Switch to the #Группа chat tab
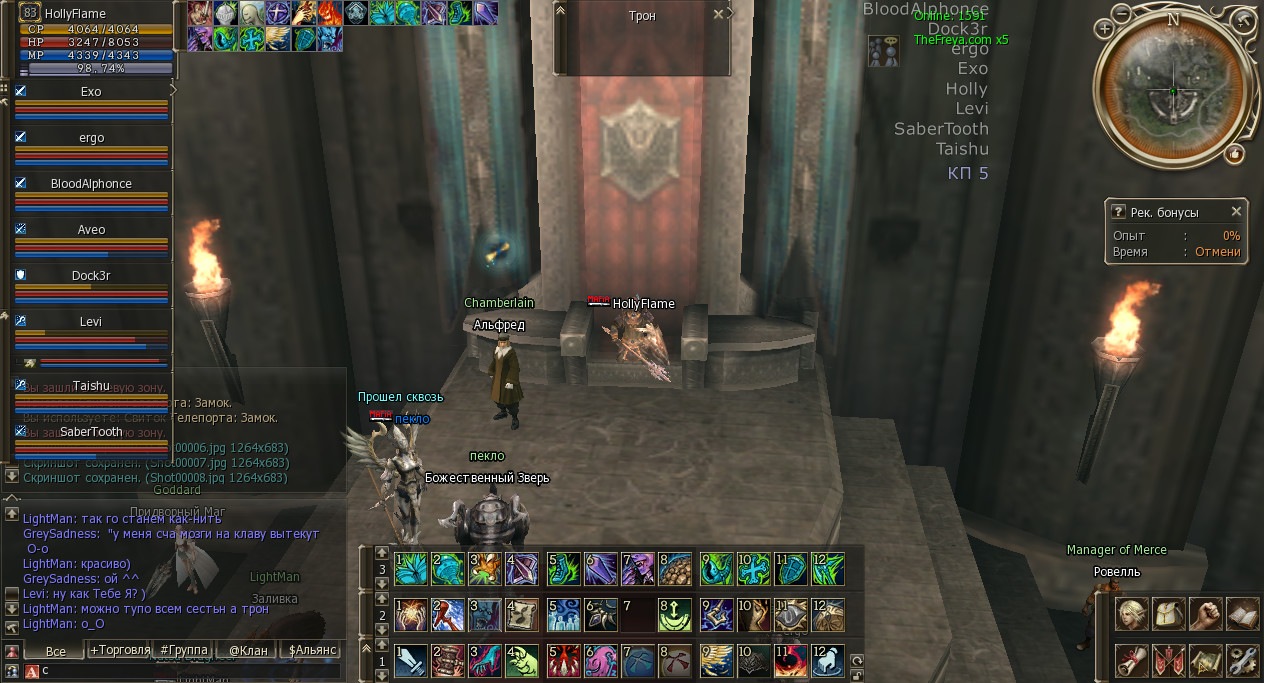The width and height of the screenshot is (1264, 683). coord(184,651)
